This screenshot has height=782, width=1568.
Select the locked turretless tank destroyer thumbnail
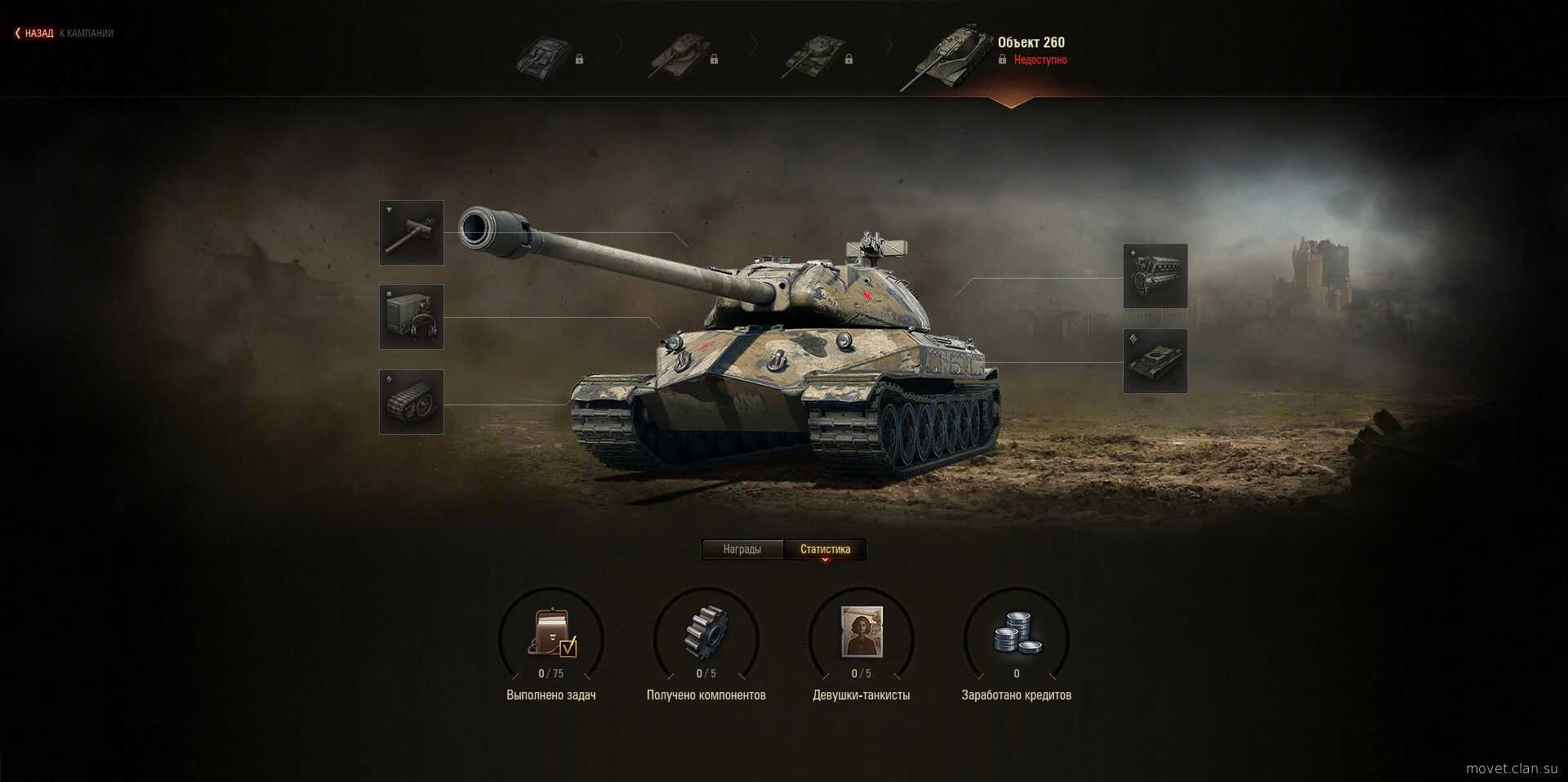click(544, 57)
